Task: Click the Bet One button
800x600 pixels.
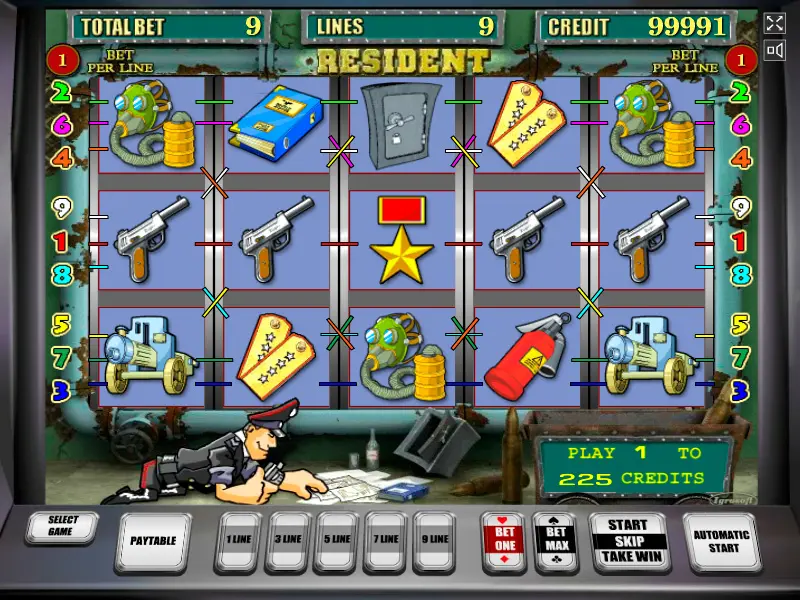Action: coord(505,540)
